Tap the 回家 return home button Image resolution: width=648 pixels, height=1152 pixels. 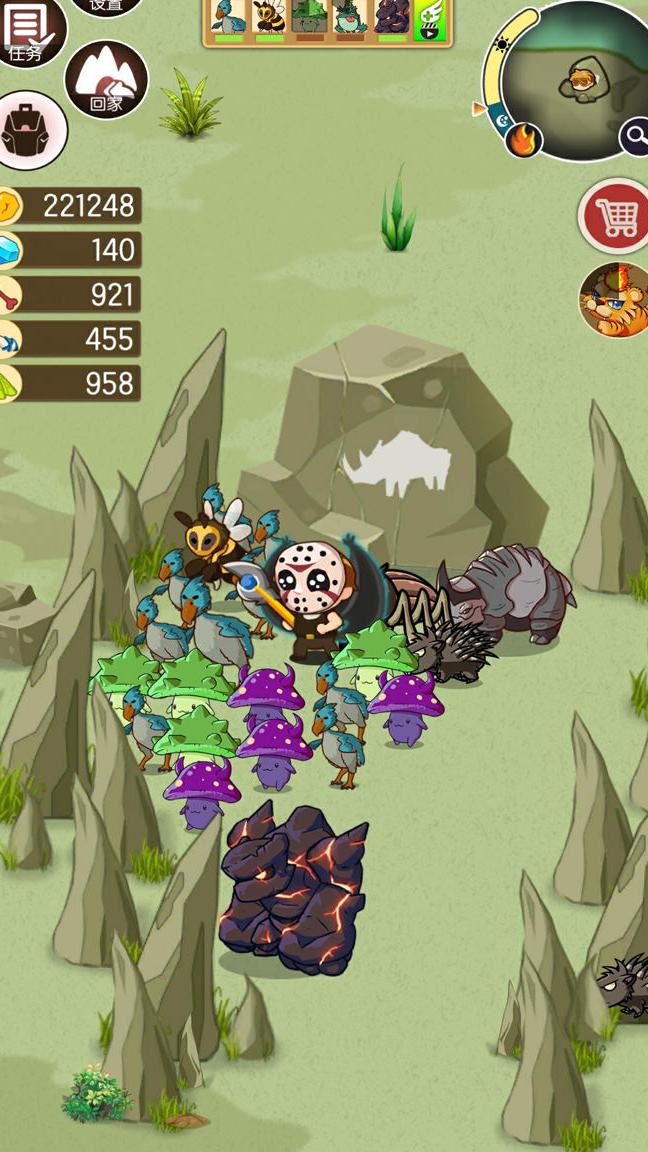[106, 80]
